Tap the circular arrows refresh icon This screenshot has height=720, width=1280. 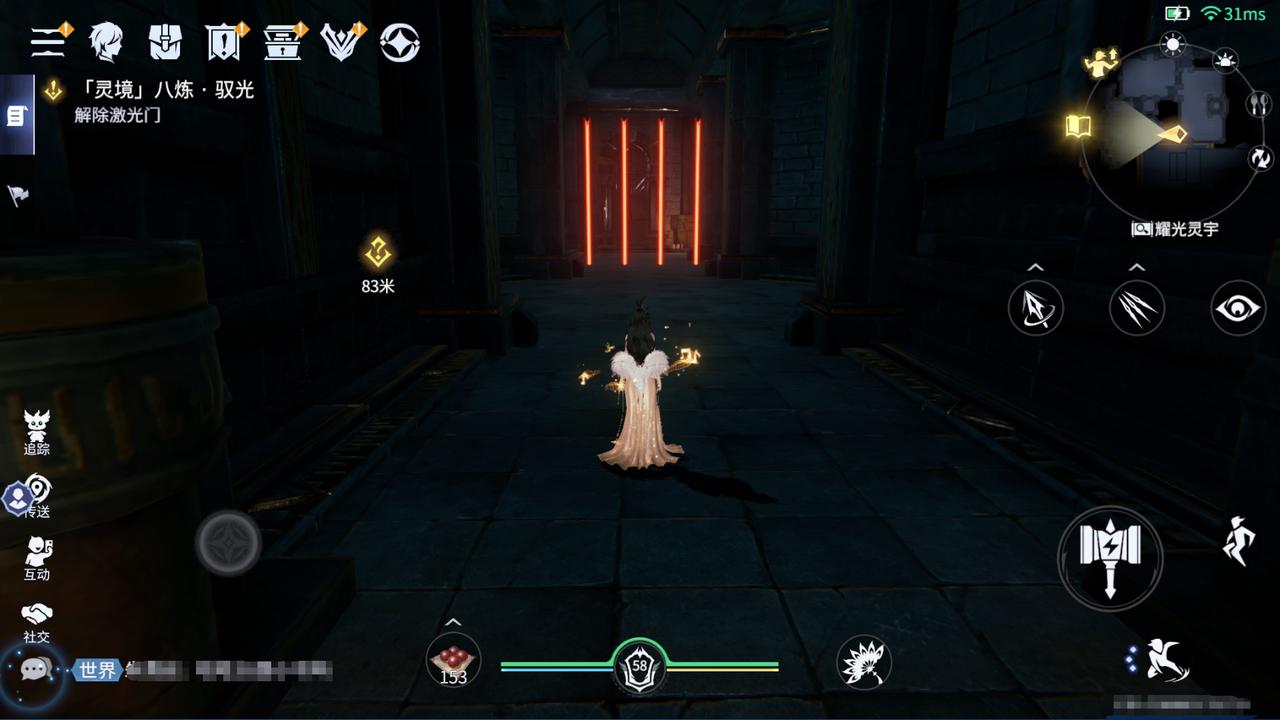(1259, 157)
